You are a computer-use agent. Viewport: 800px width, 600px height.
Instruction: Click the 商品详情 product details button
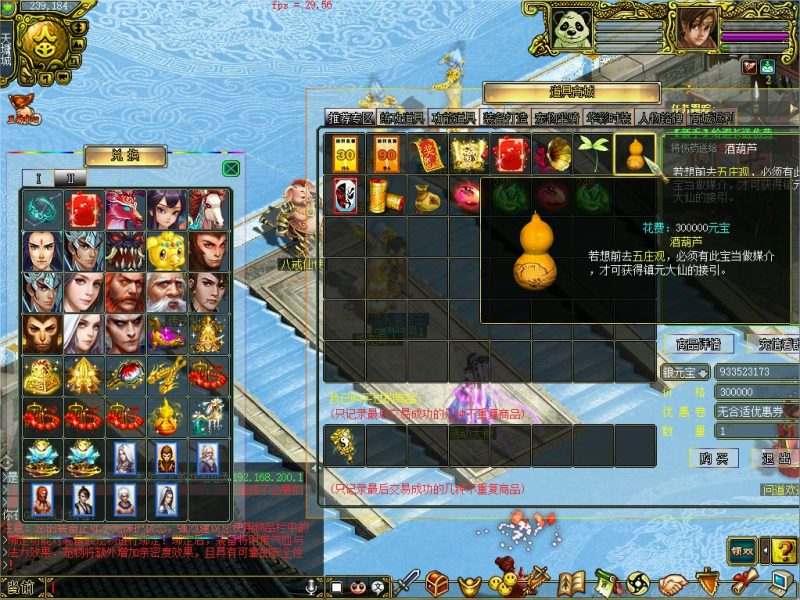(697, 345)
